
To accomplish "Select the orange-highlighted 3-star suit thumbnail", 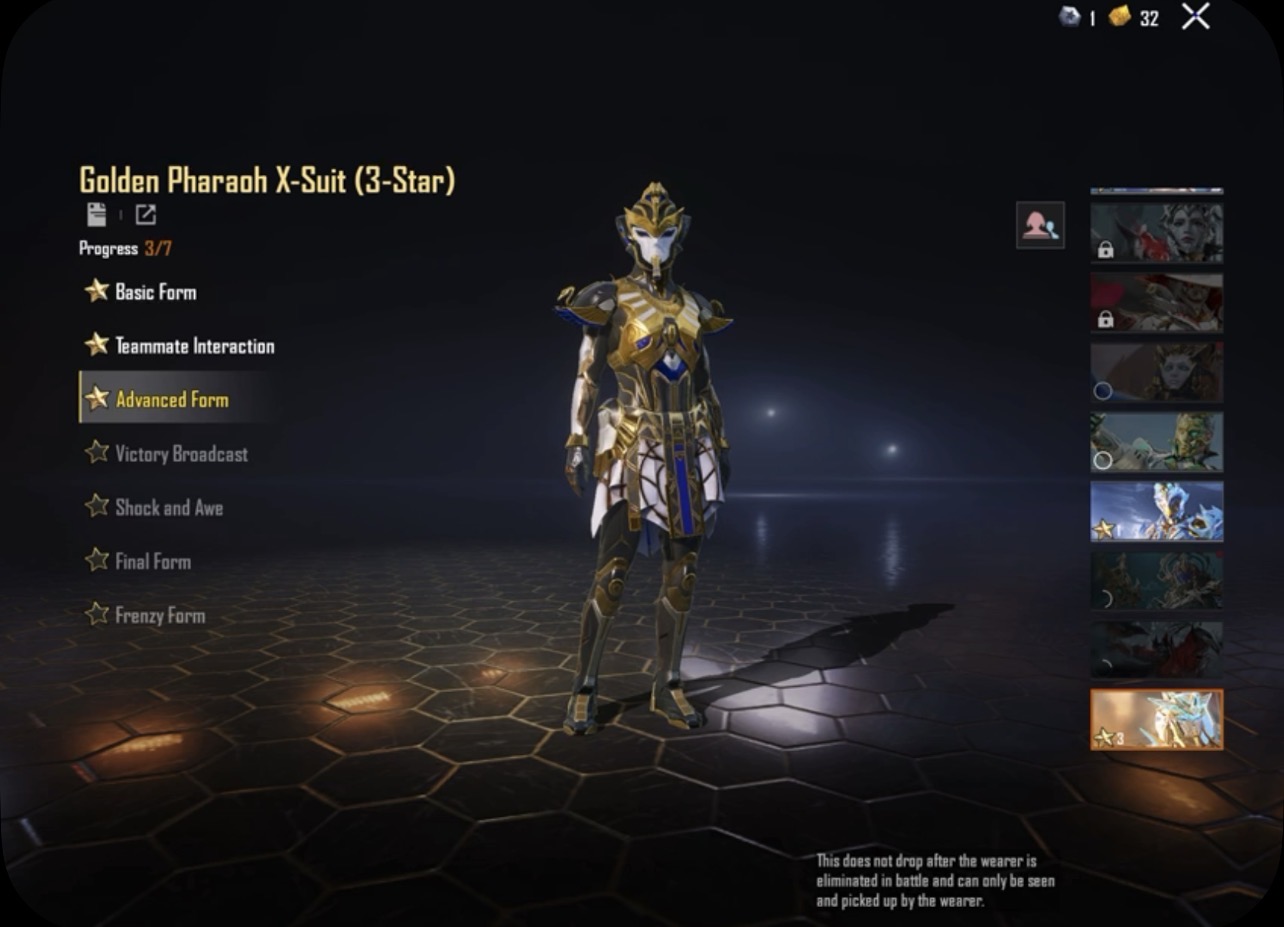I will point(1156,719).
